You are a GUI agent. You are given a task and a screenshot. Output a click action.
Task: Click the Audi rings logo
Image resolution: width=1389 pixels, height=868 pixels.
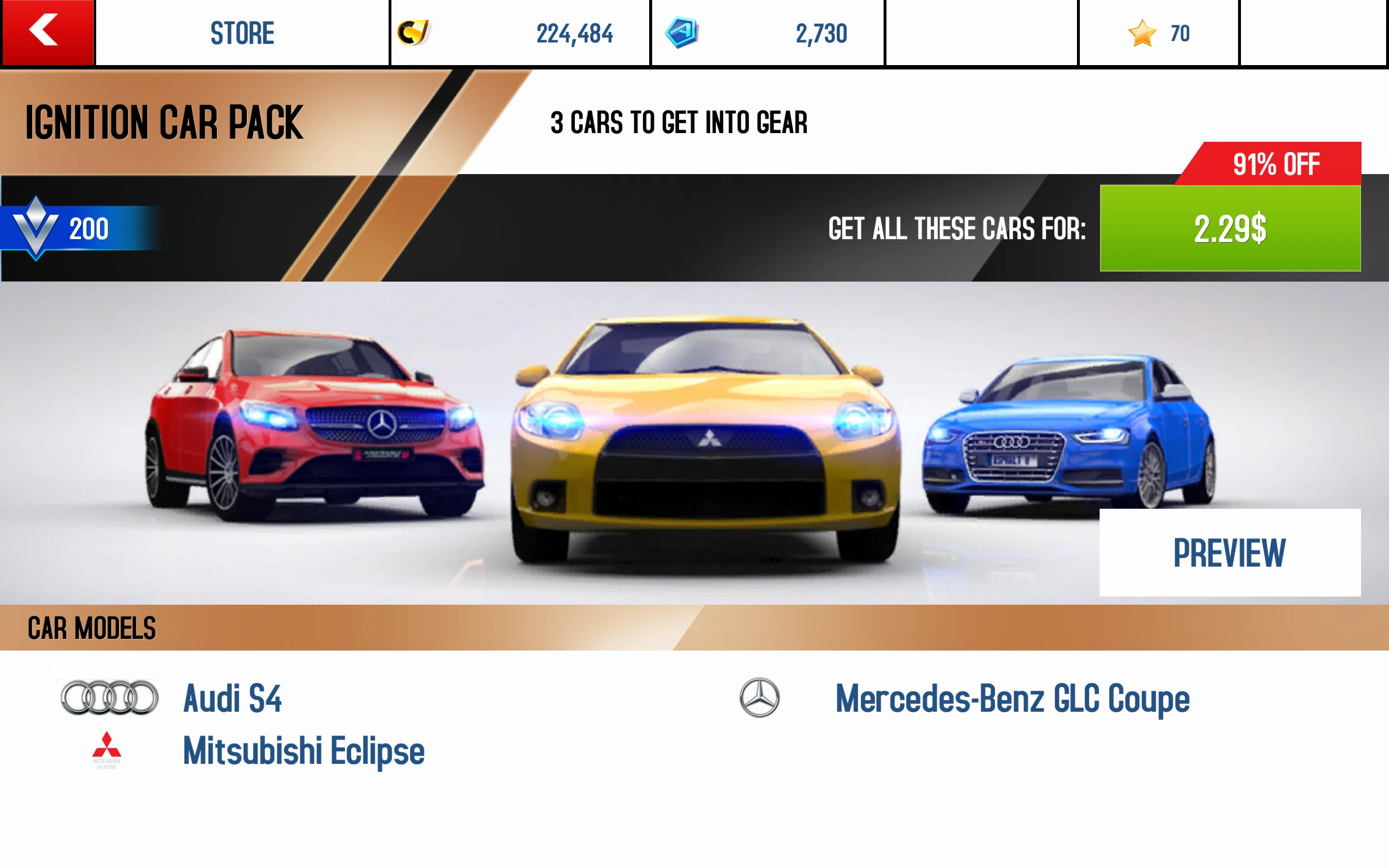tap(108, 699)
